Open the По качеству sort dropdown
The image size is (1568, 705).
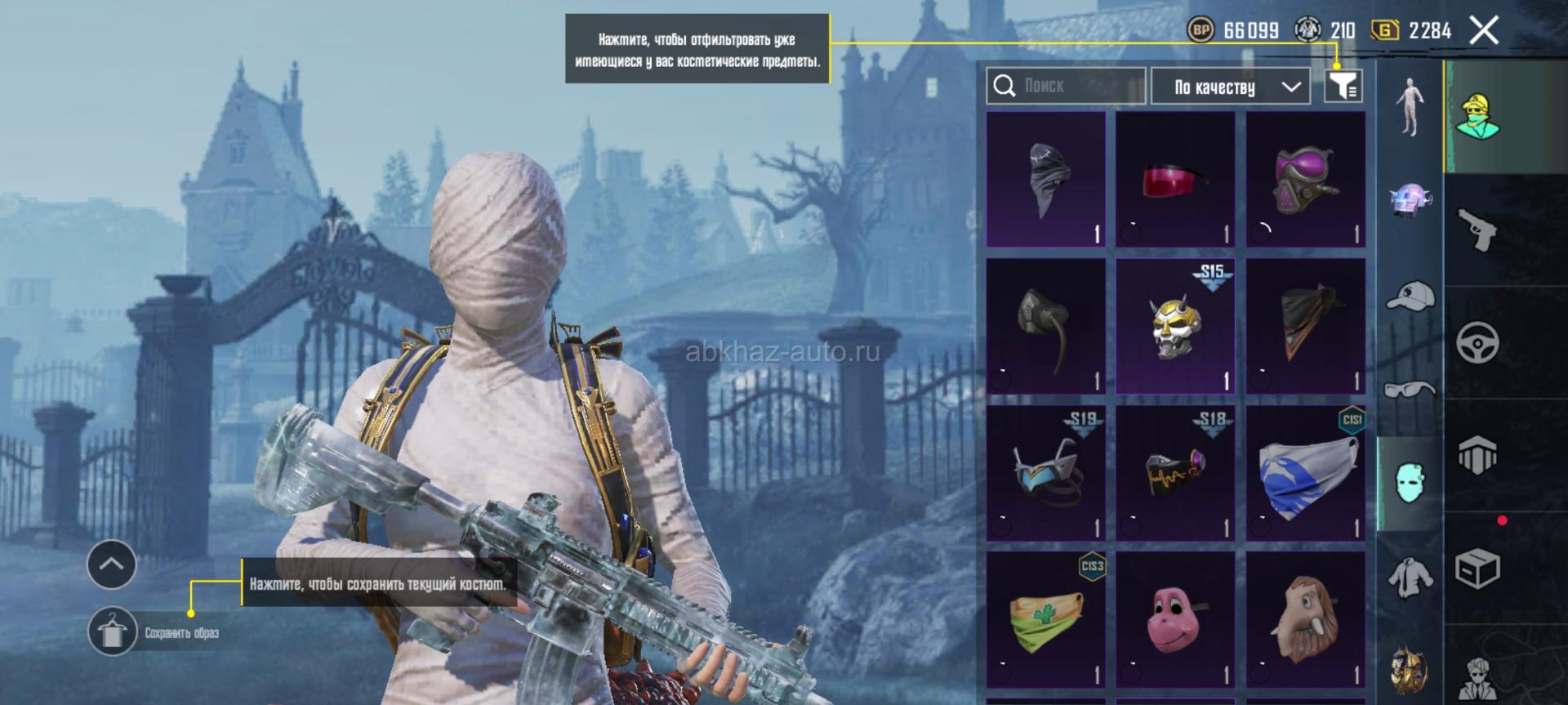click(1230, 87)
